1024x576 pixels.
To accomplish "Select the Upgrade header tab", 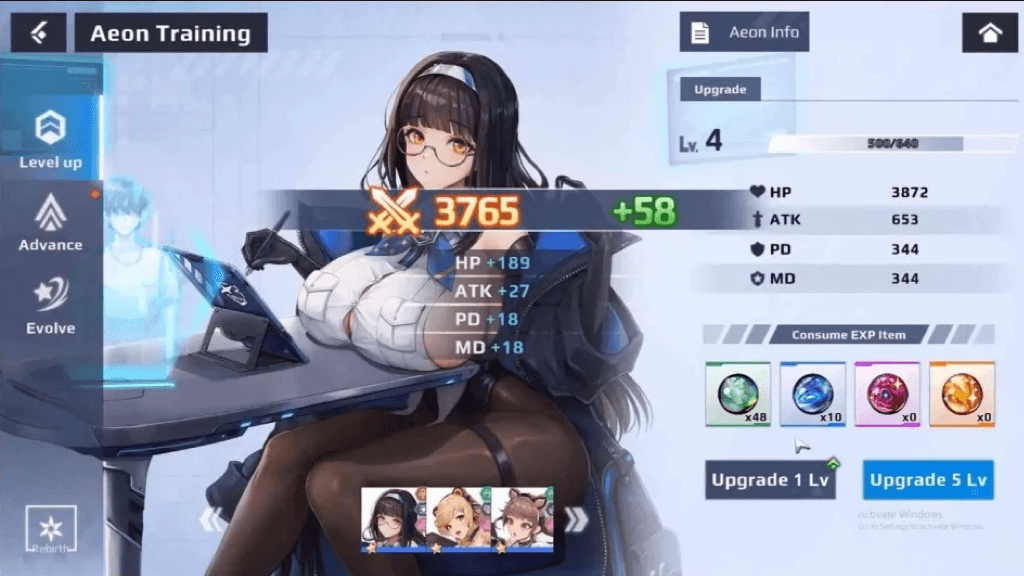I will pos(720,89).
